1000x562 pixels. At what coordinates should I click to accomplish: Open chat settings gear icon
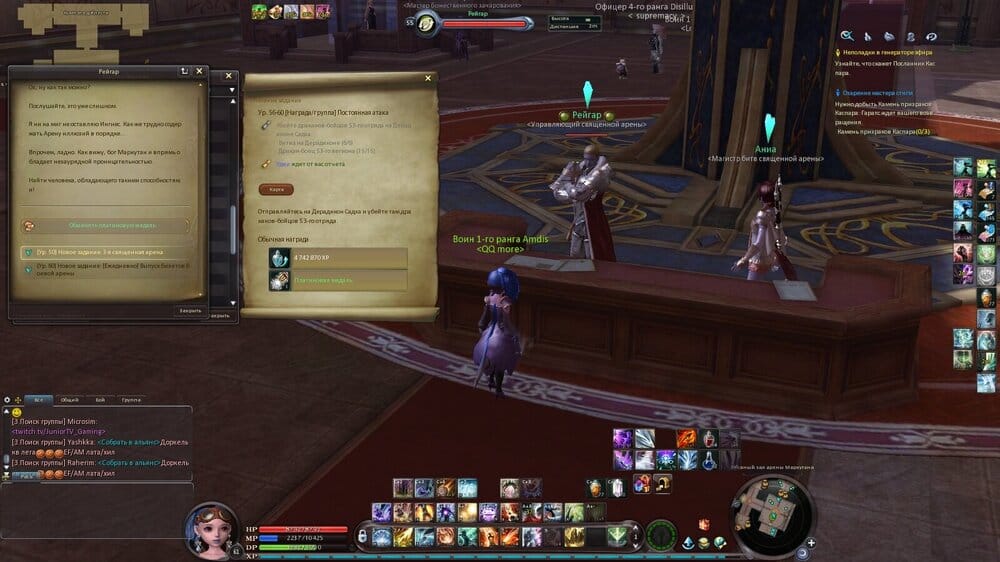pyautogui.click(x=7, y=399)
